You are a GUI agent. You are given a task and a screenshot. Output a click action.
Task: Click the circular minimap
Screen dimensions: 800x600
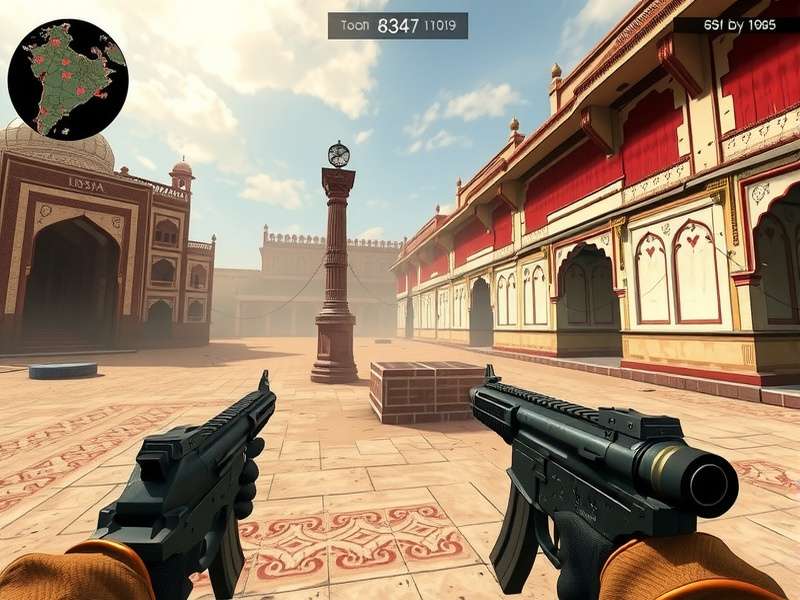click(x=68, y=79)
